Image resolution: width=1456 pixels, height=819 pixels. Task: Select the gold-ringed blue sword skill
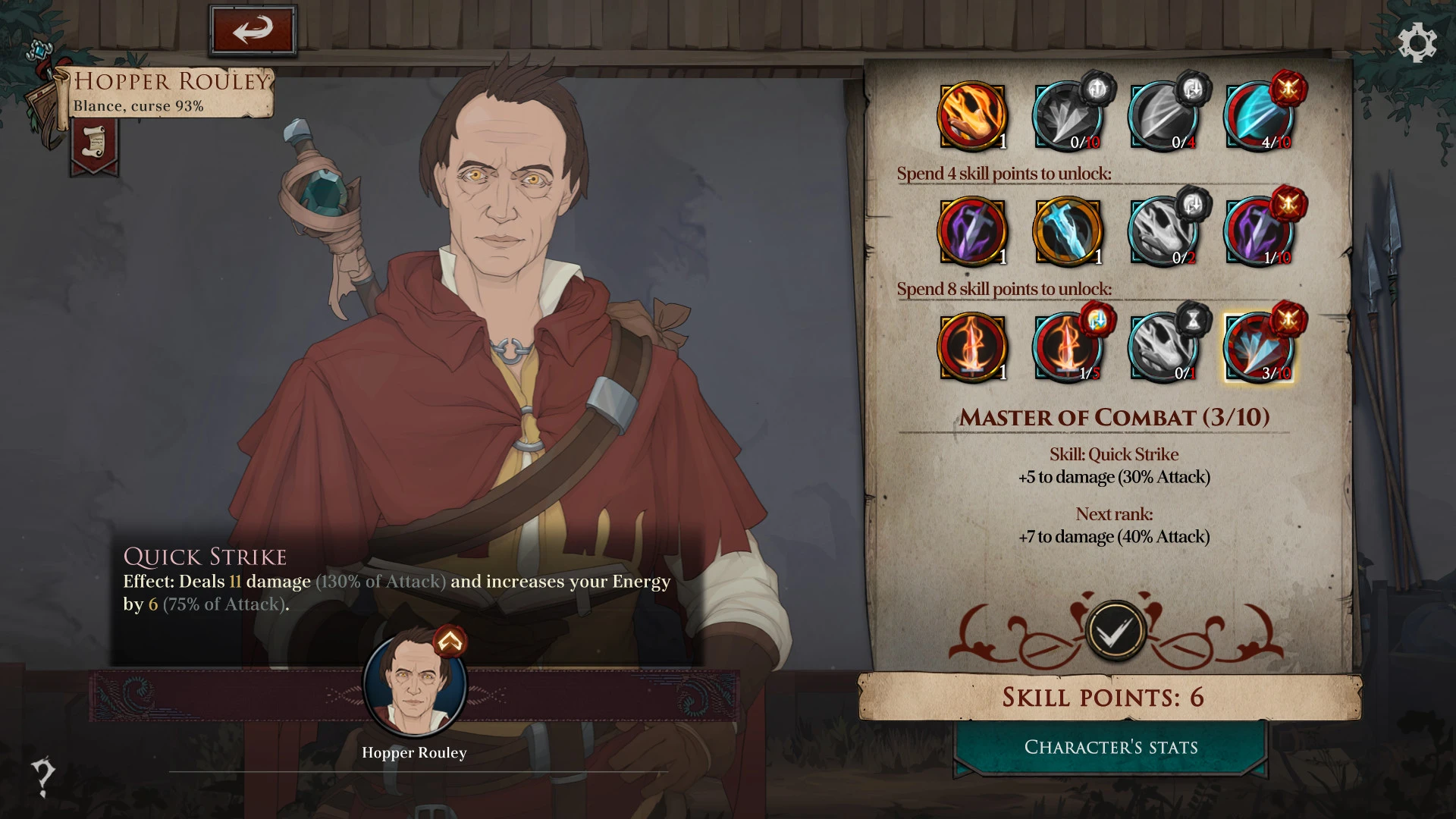[1068, 232]
